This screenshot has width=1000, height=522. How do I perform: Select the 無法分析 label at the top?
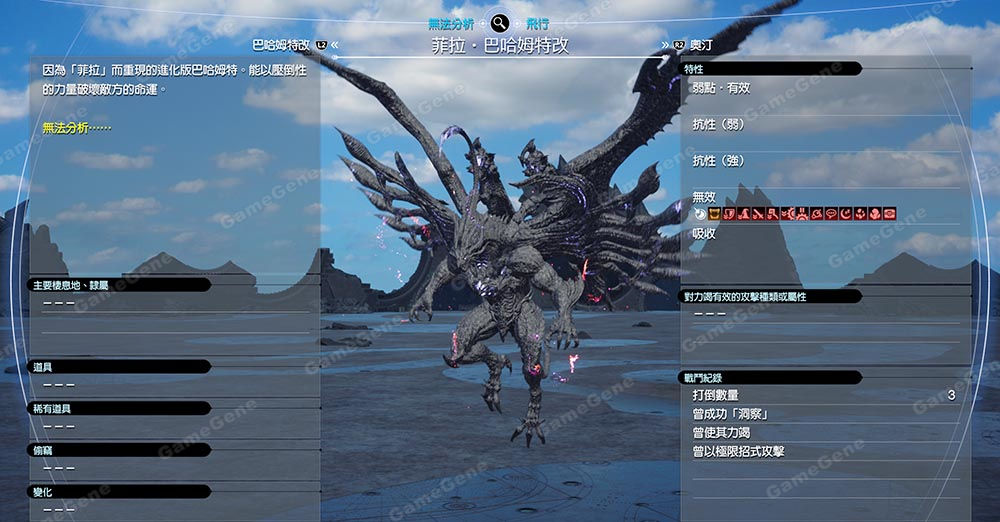tap(451, 22)
